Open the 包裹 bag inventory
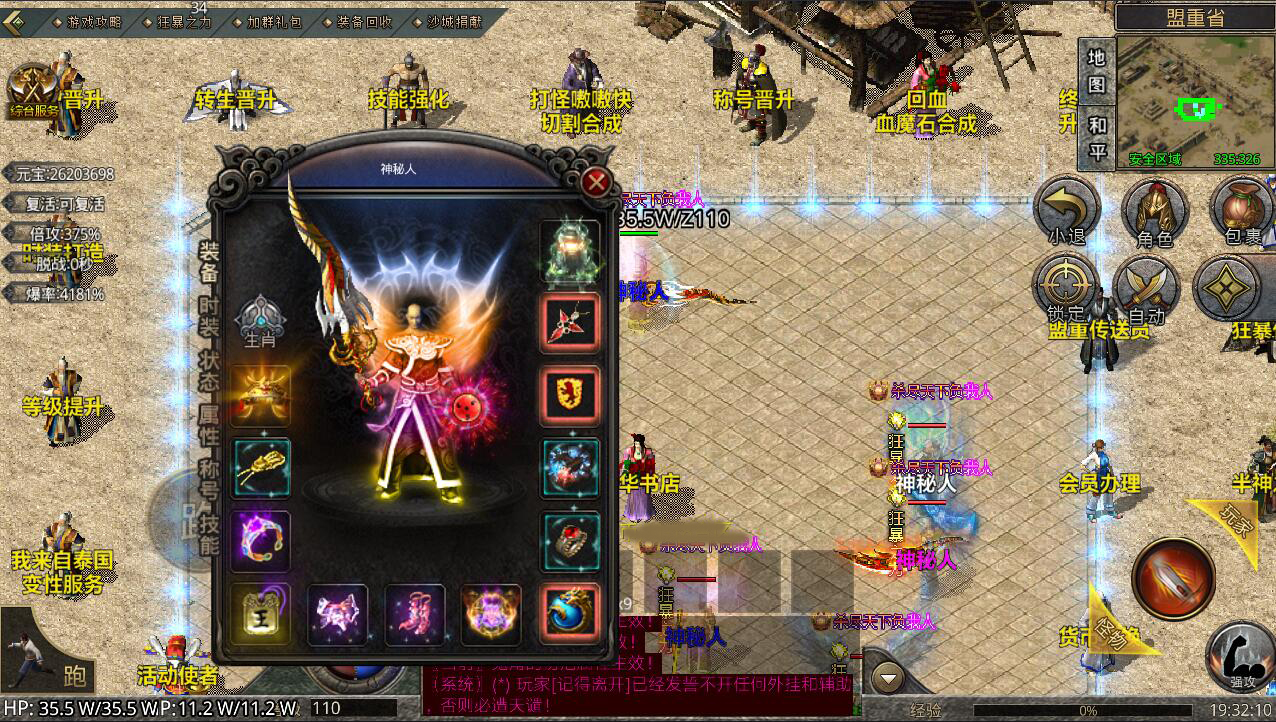The image size is (1276, 722). click(x=1242, y=214)
